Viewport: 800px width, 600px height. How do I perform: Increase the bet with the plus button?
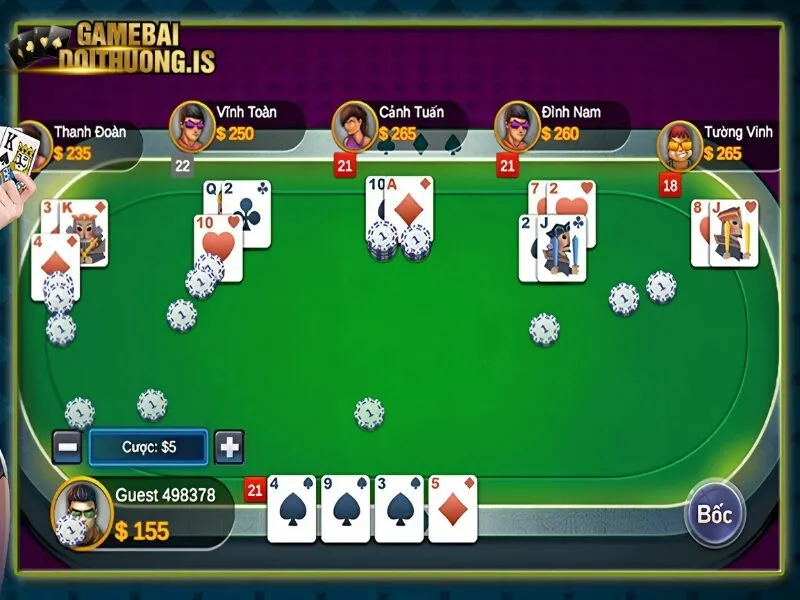[229, 447]
